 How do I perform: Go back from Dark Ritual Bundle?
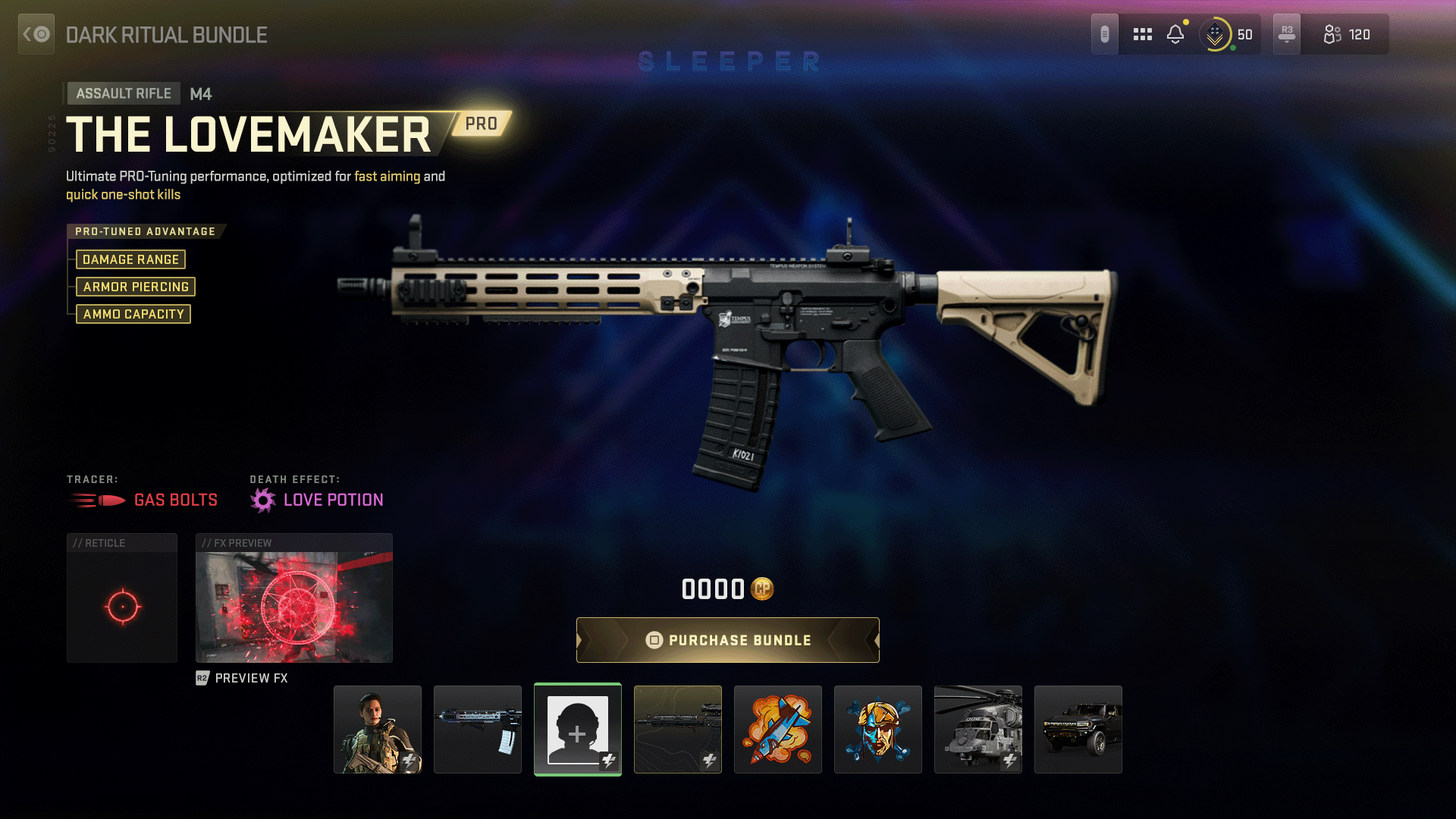click(36, 34)
